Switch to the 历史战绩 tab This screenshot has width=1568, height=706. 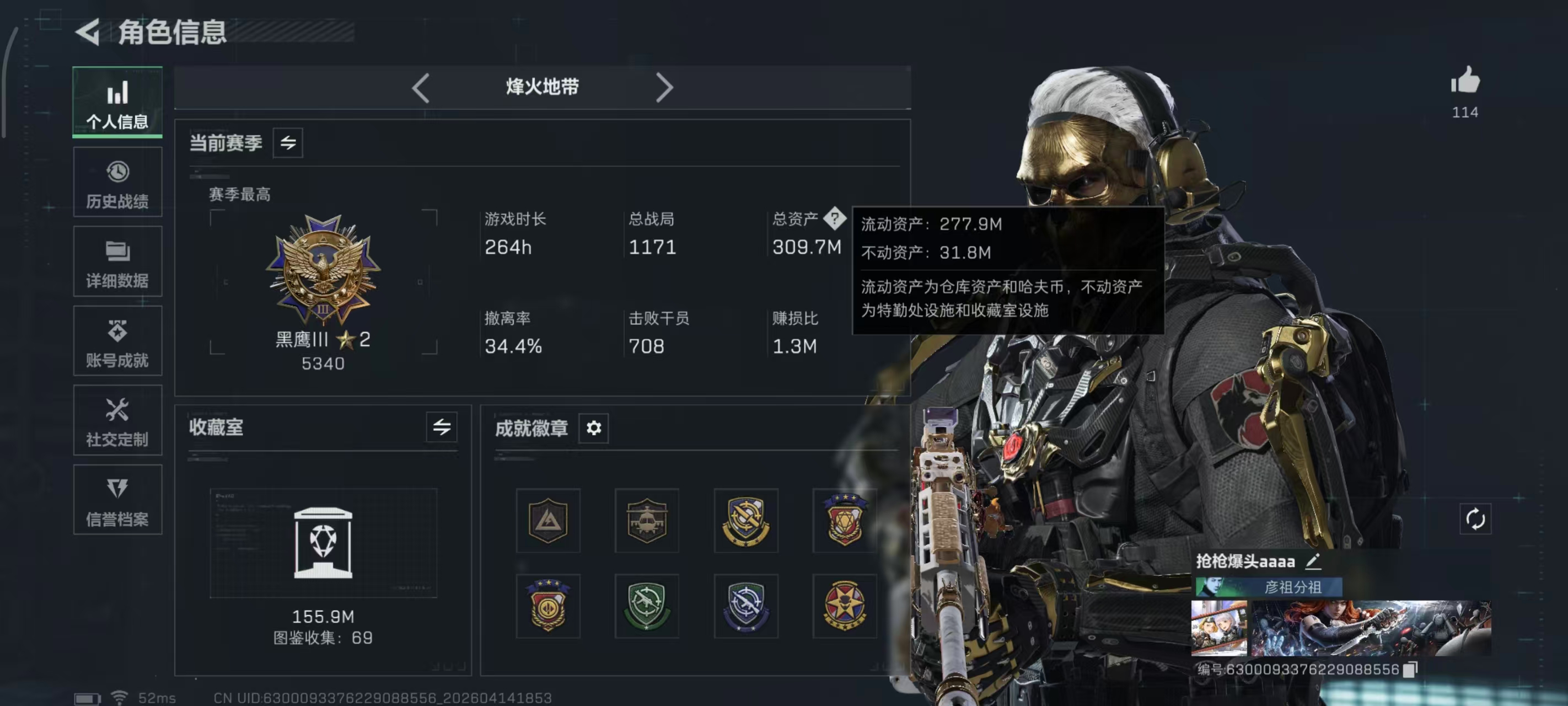[117, 182]
